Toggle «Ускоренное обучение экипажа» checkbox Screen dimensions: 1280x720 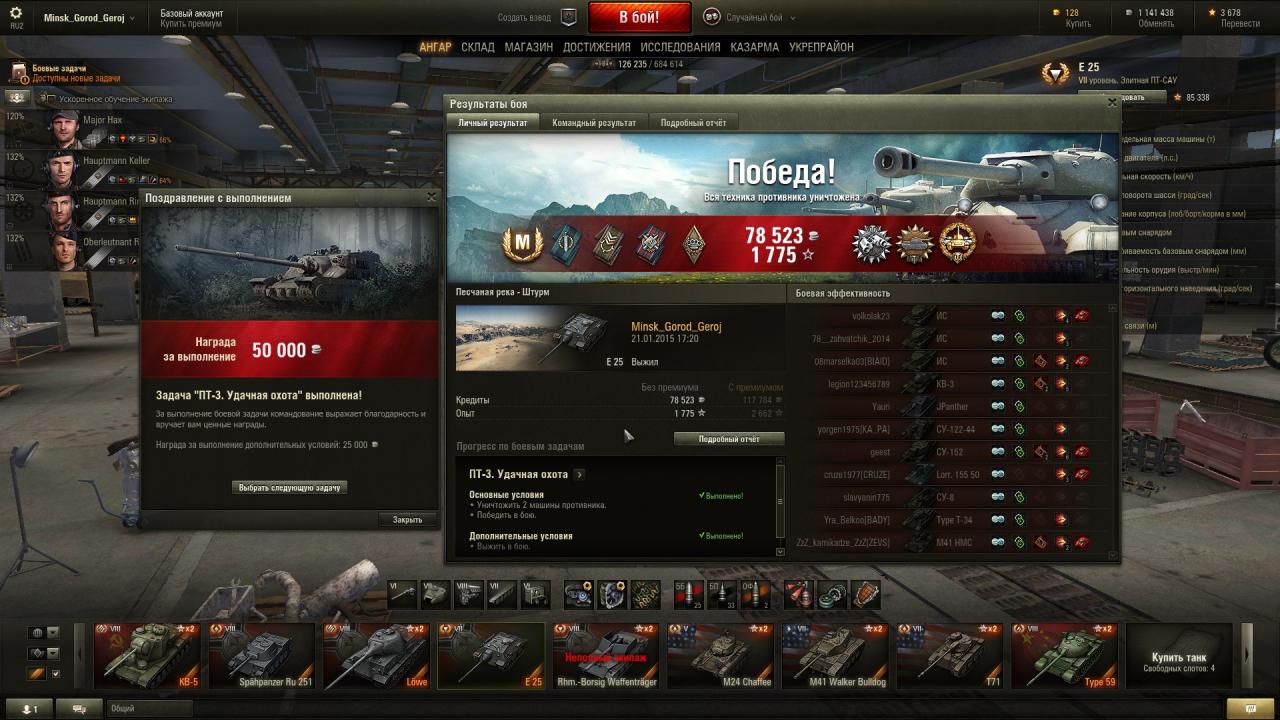(49, 99)
